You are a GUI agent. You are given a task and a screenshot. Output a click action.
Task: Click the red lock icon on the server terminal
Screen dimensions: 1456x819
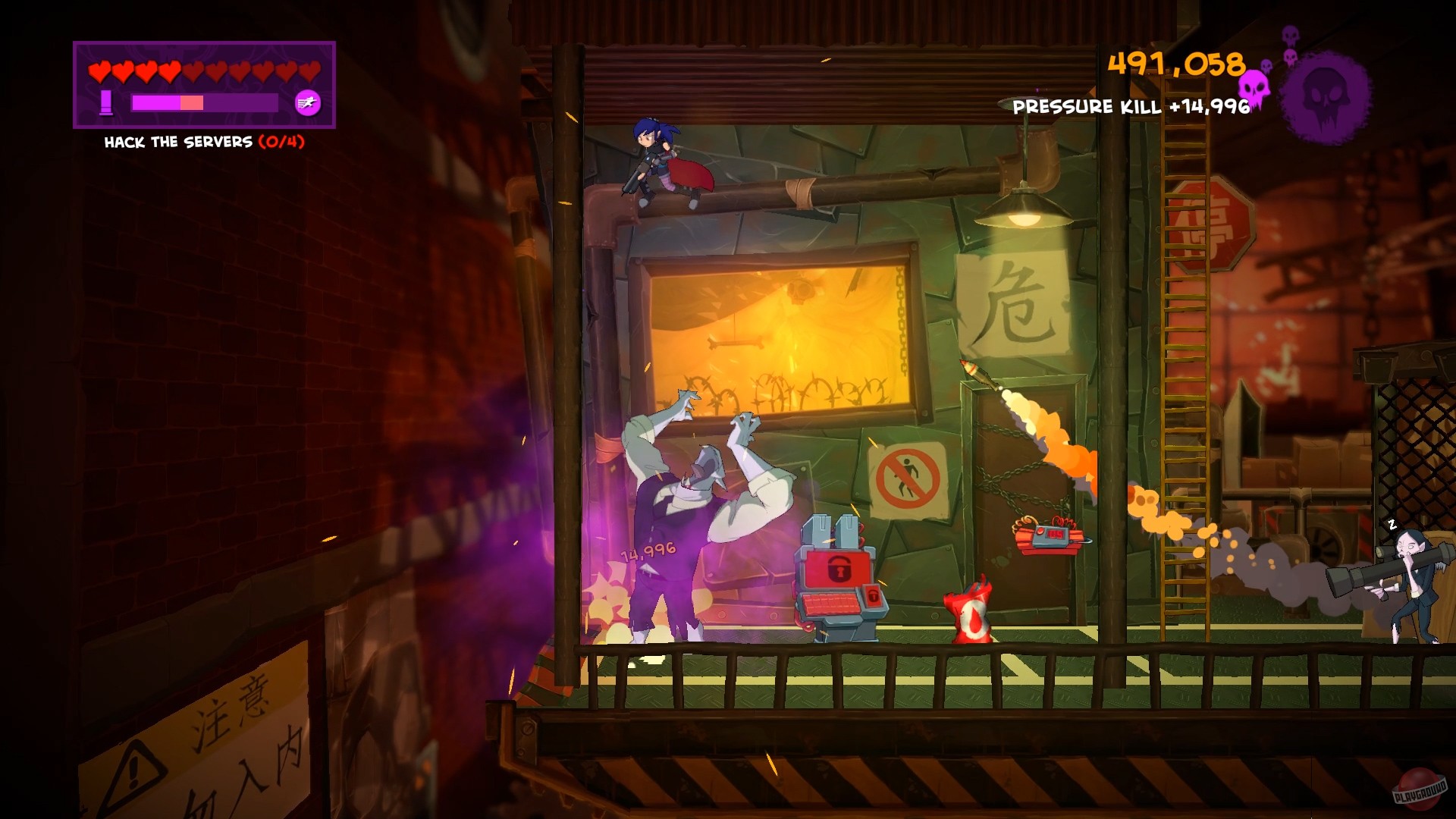pos(838,569)
